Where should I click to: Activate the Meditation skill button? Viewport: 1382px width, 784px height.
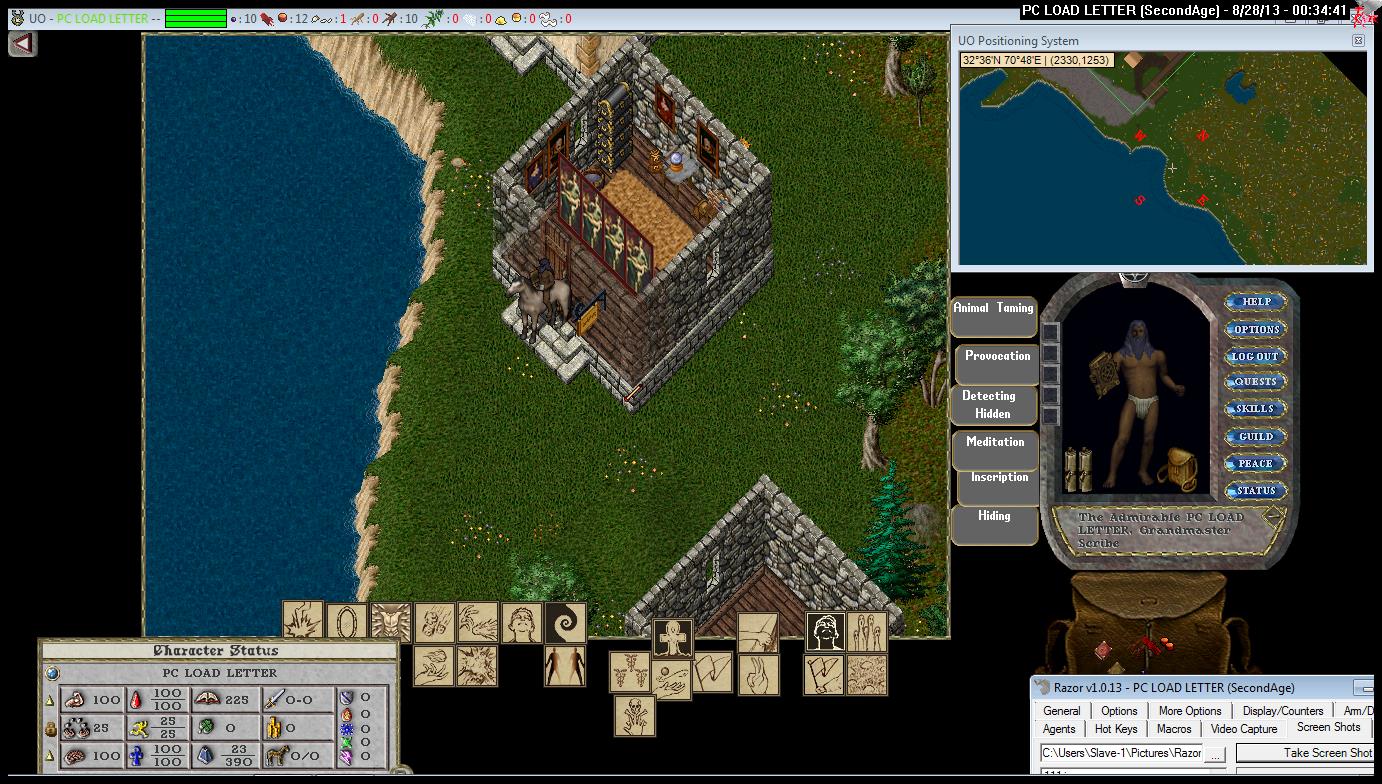click(x=995, y=449)
